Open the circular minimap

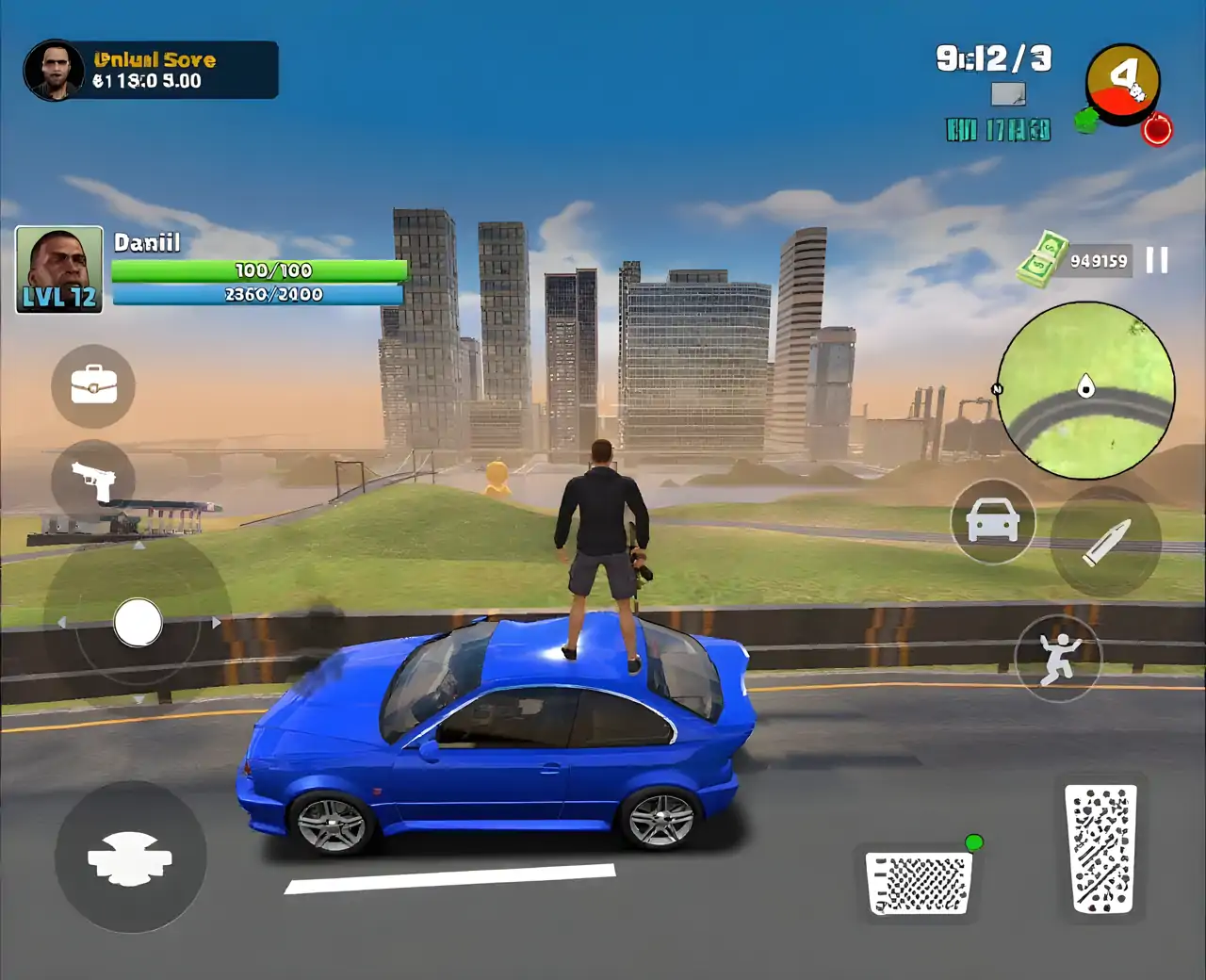(x=1085, y=390)
